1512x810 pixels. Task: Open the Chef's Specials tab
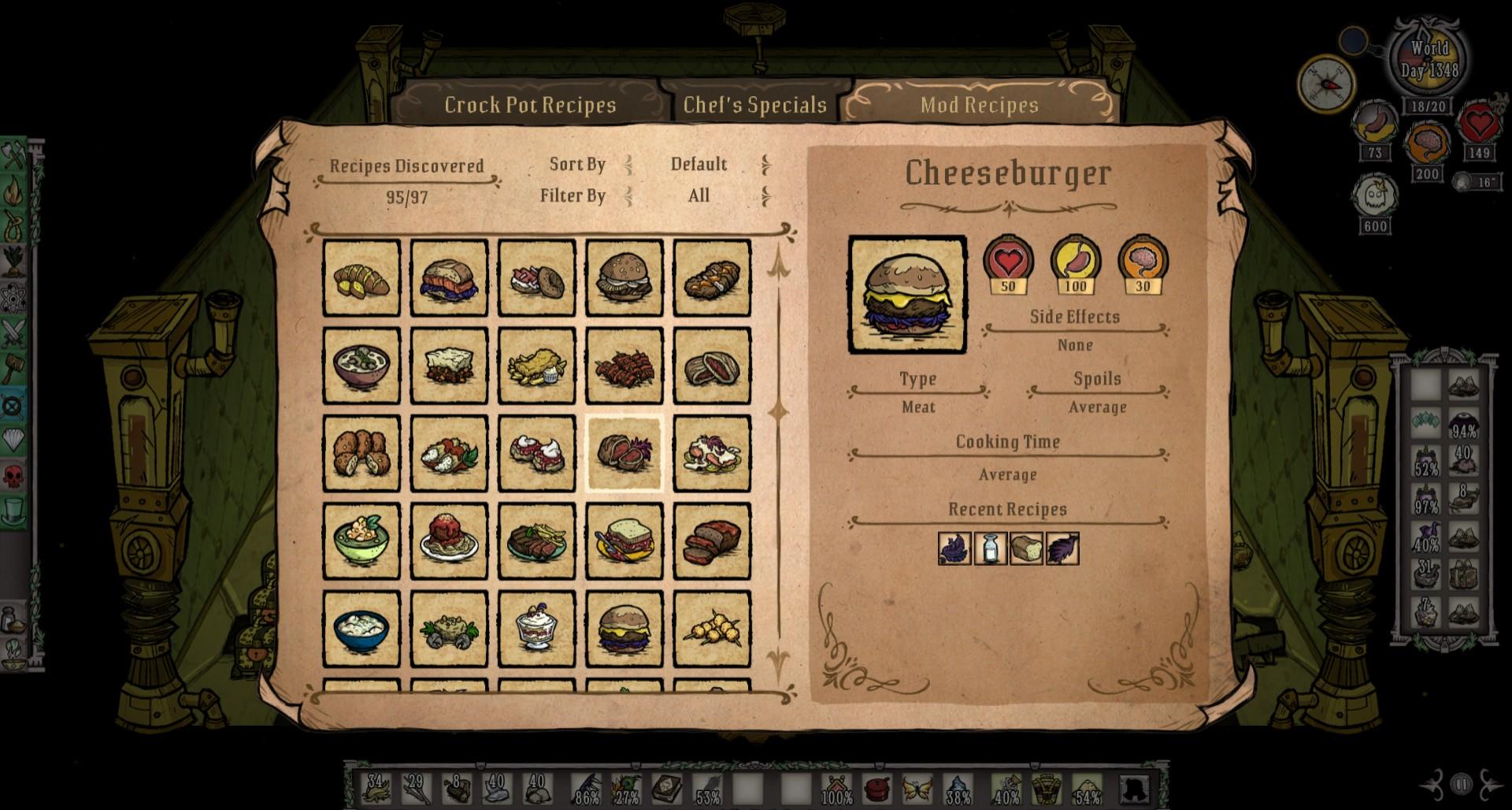tap(754, 105)
